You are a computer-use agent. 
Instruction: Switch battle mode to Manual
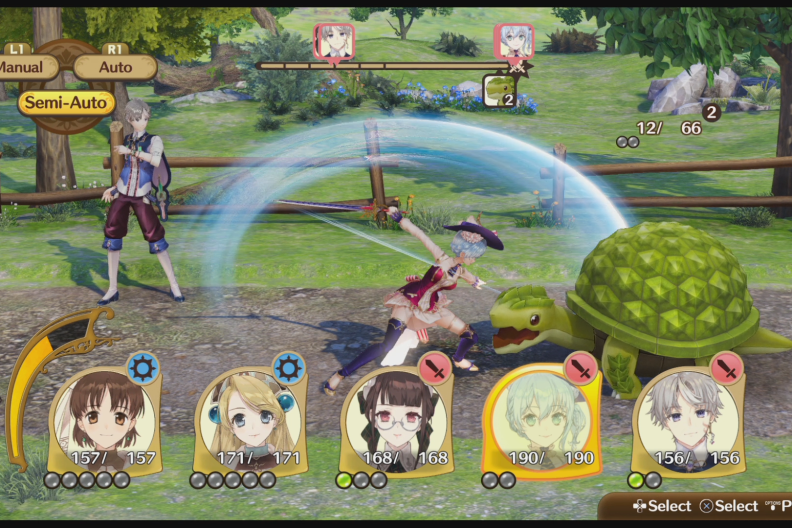(22, 67)
